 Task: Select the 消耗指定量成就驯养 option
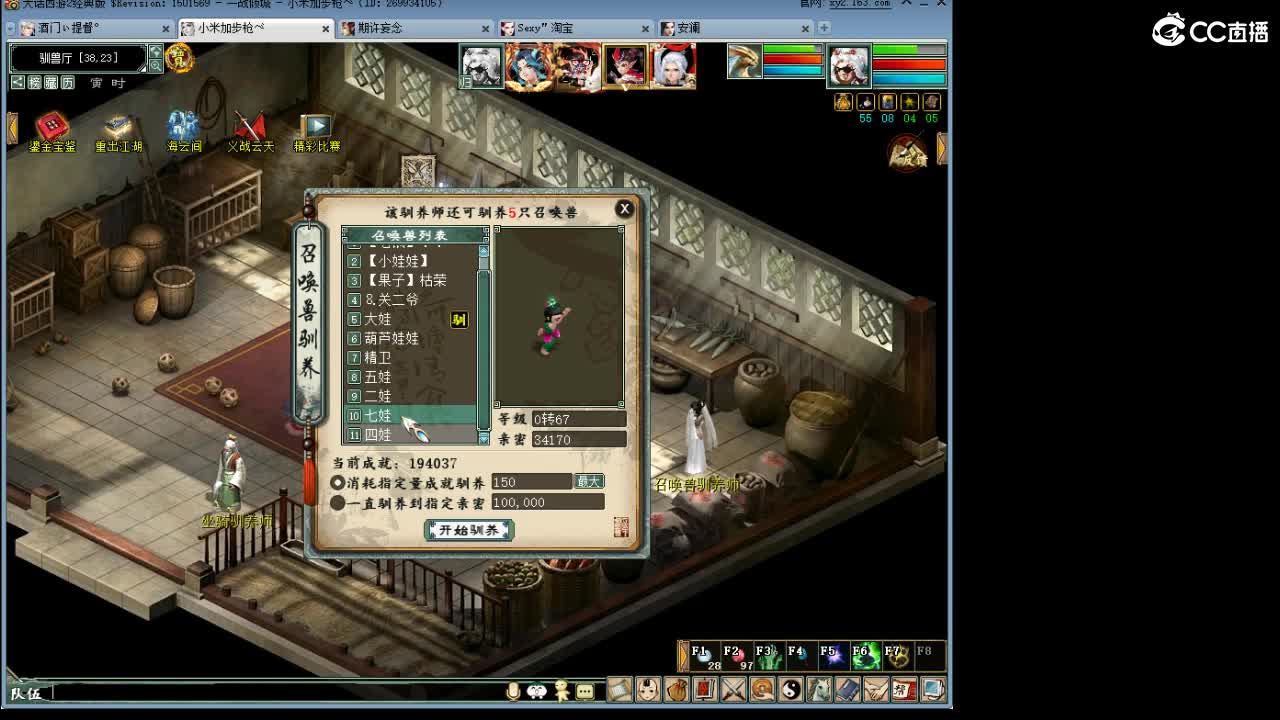coord(337,481)
